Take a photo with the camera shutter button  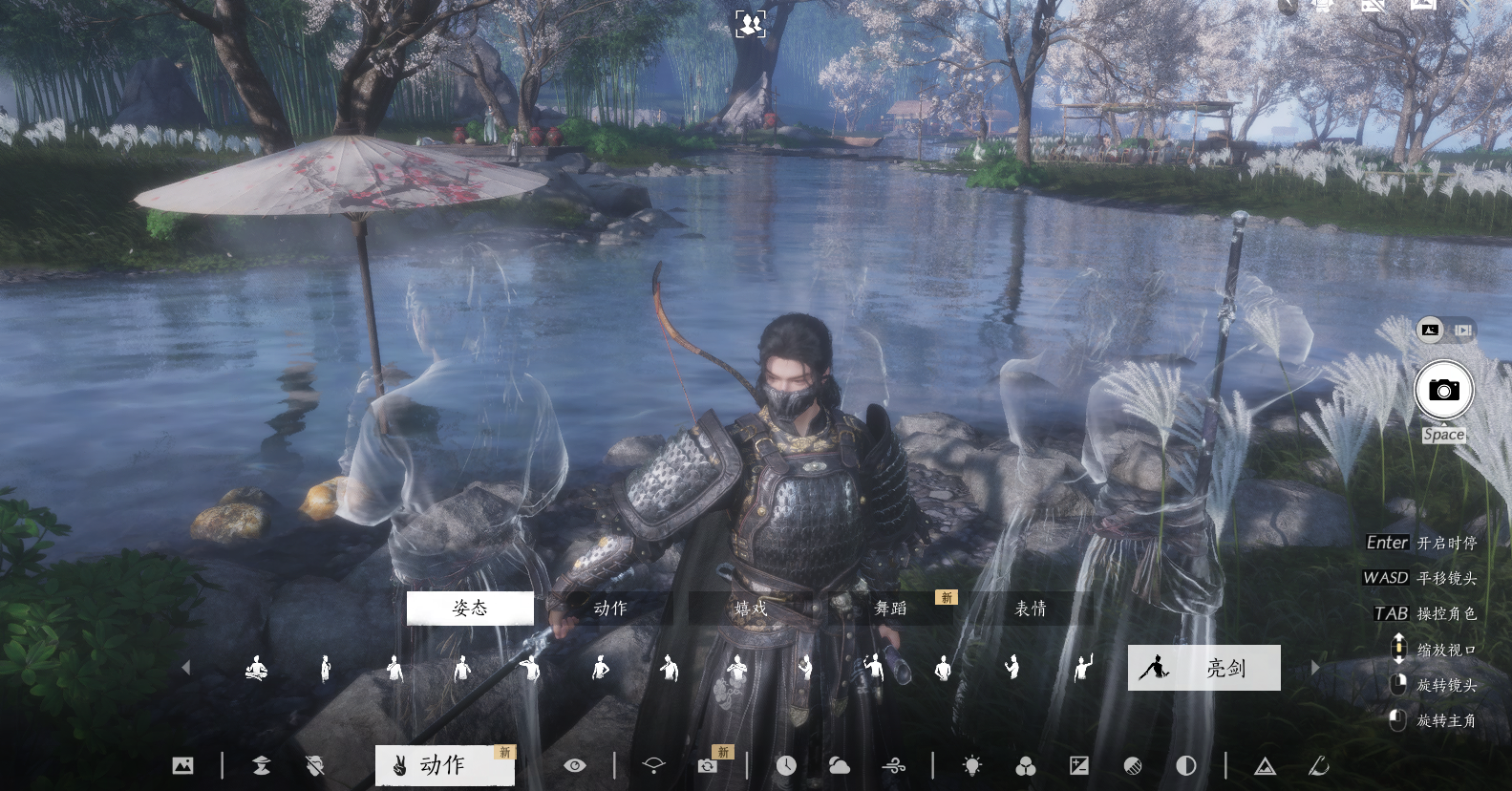coord(1443,390)
